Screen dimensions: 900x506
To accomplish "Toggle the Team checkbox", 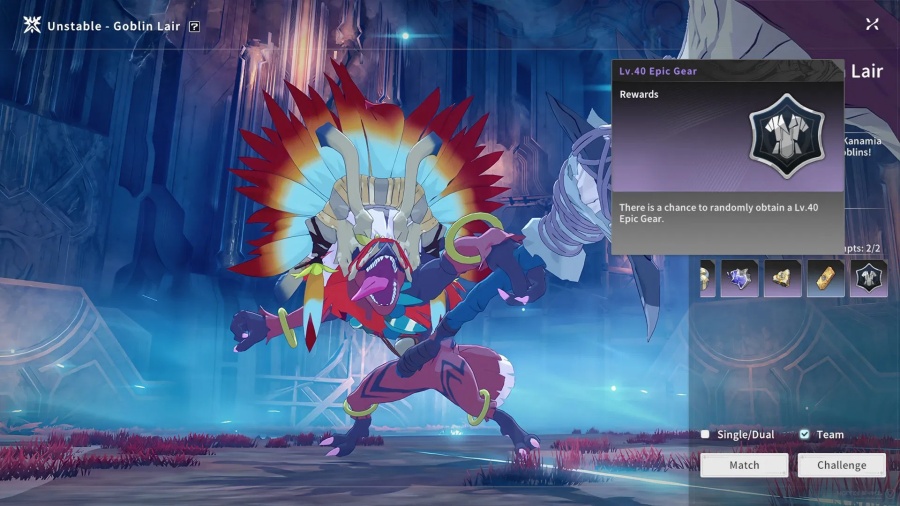I will point(805,435).
